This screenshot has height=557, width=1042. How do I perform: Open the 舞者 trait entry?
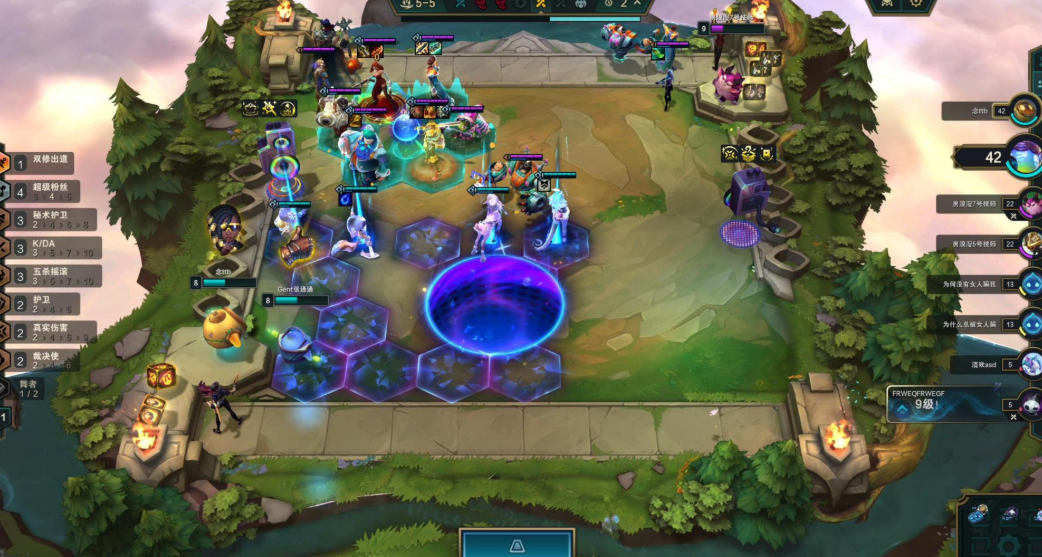pyautogui.click(x=28, y=388)
